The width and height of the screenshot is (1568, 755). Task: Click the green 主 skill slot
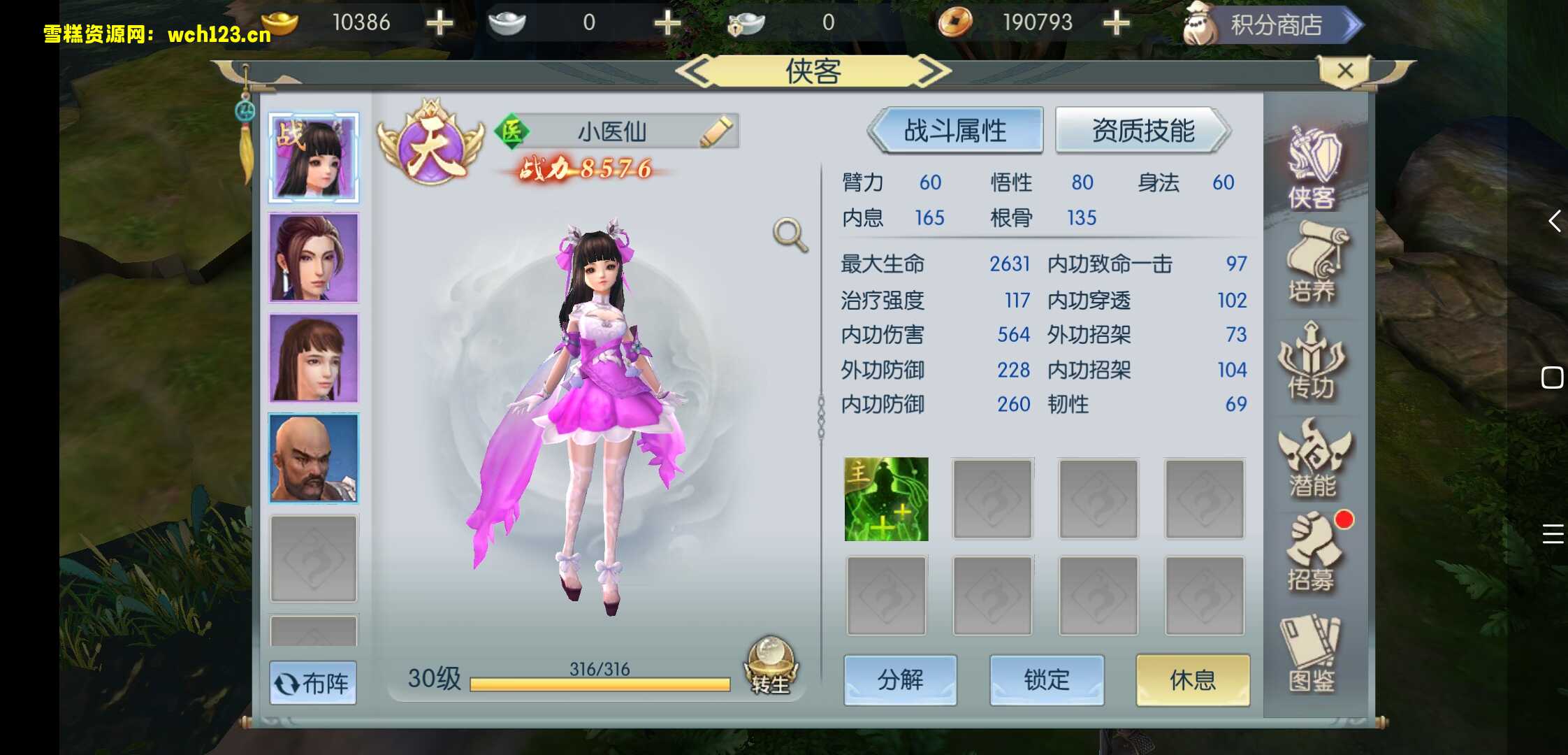tap(886, 498)
